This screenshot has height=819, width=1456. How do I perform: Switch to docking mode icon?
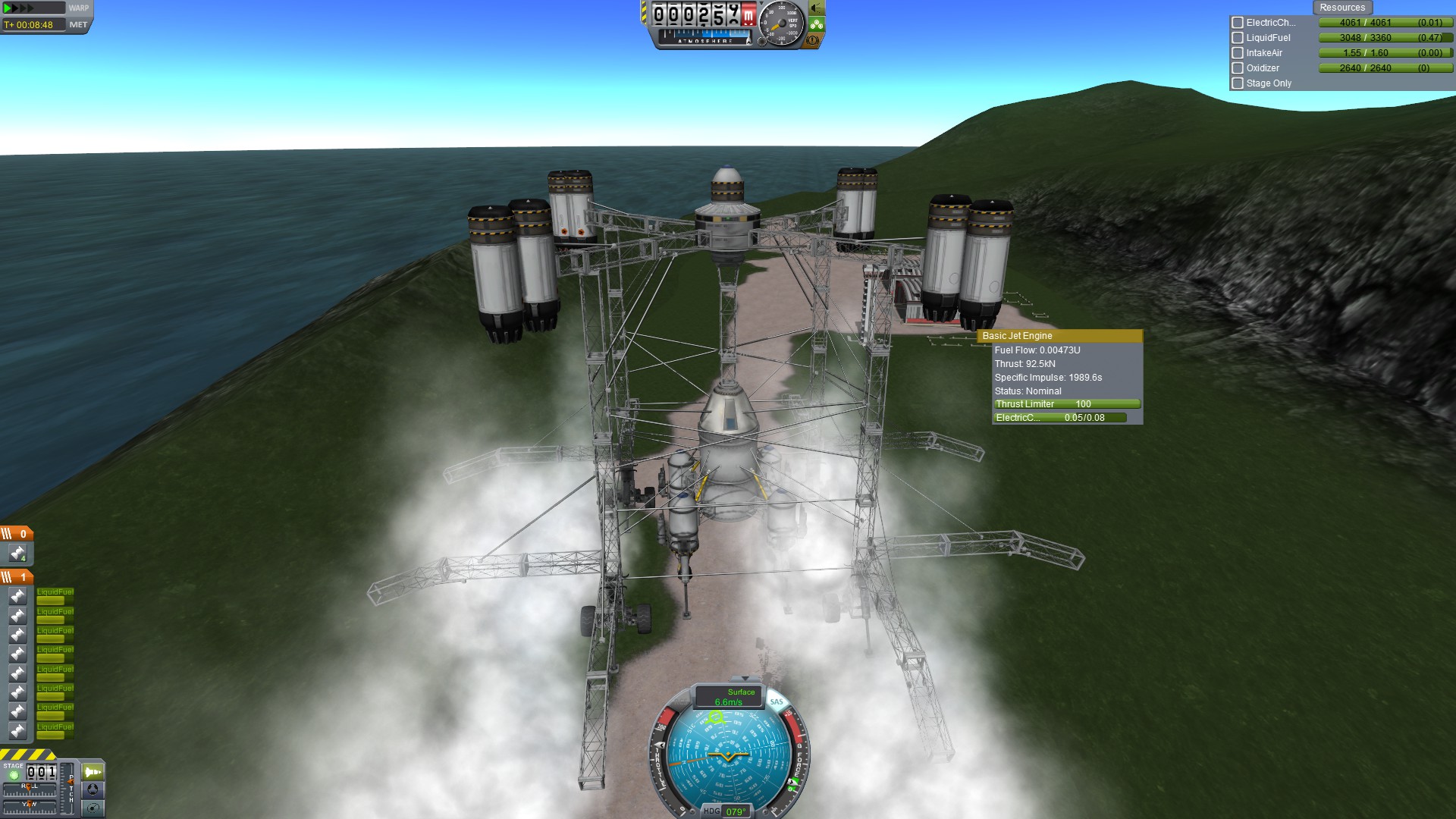pos(93,789)
